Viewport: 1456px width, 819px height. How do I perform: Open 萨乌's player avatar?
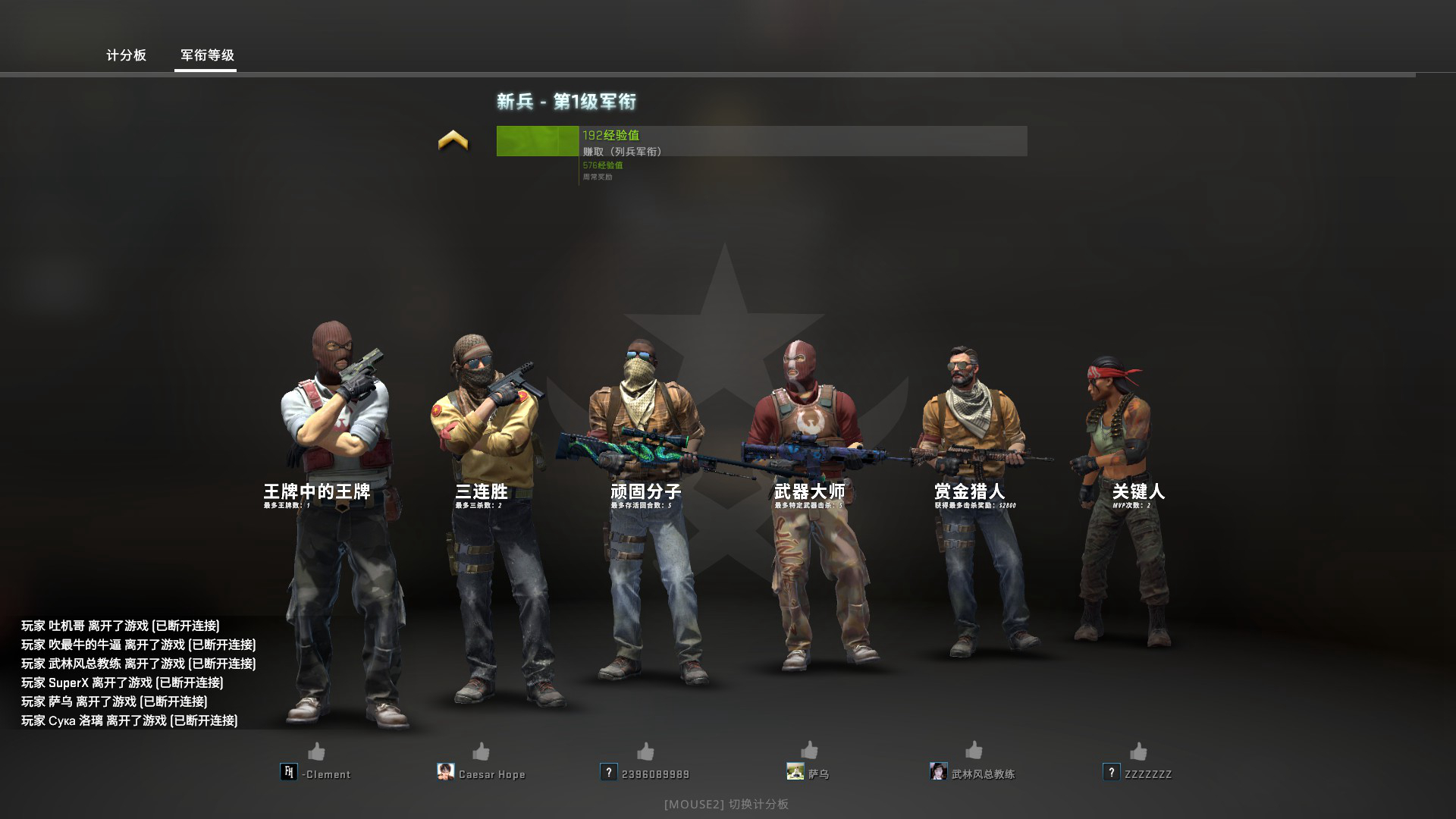(795, 772)
